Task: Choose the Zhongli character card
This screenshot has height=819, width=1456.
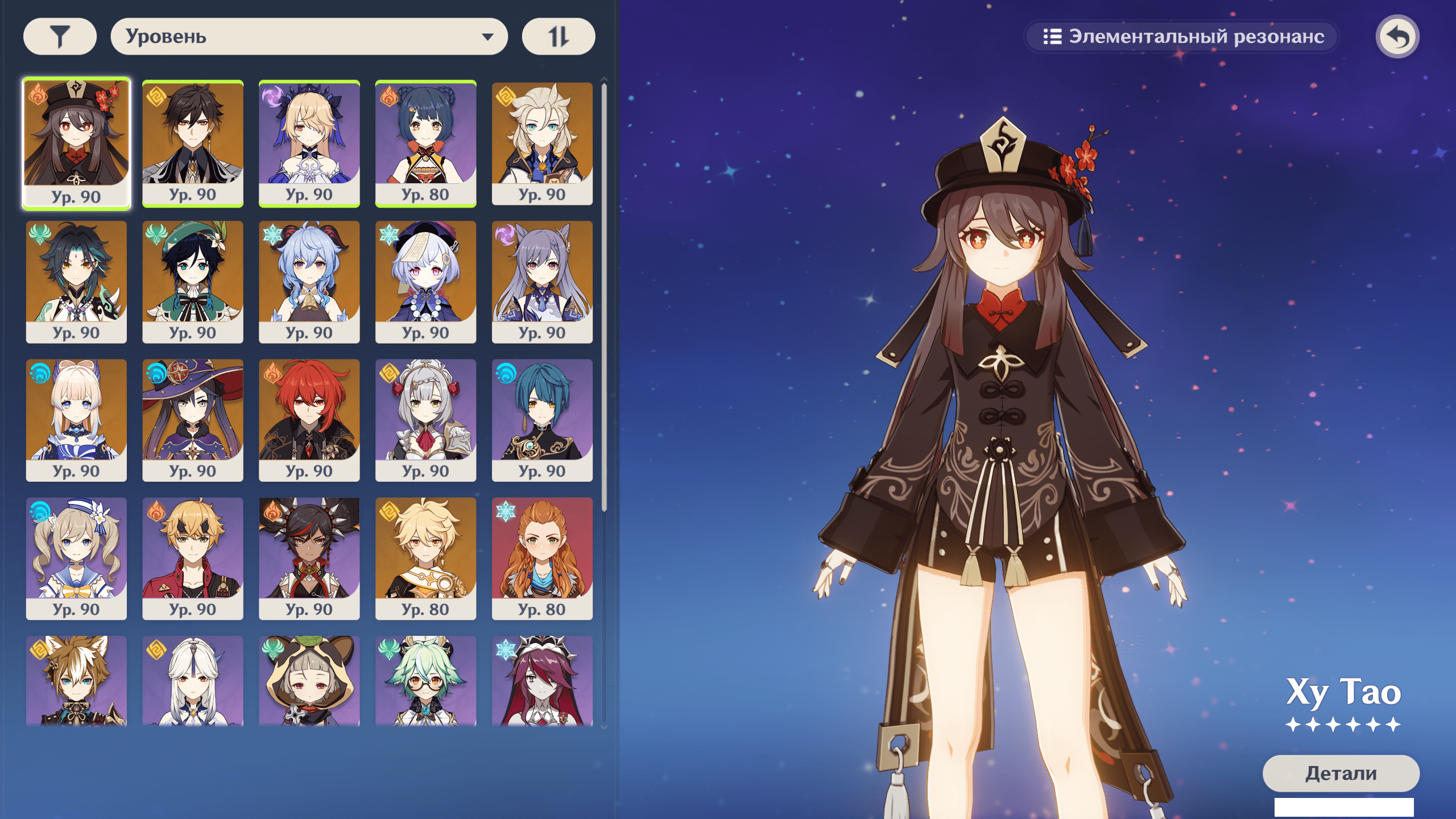Action: click(x=193, y=142)
